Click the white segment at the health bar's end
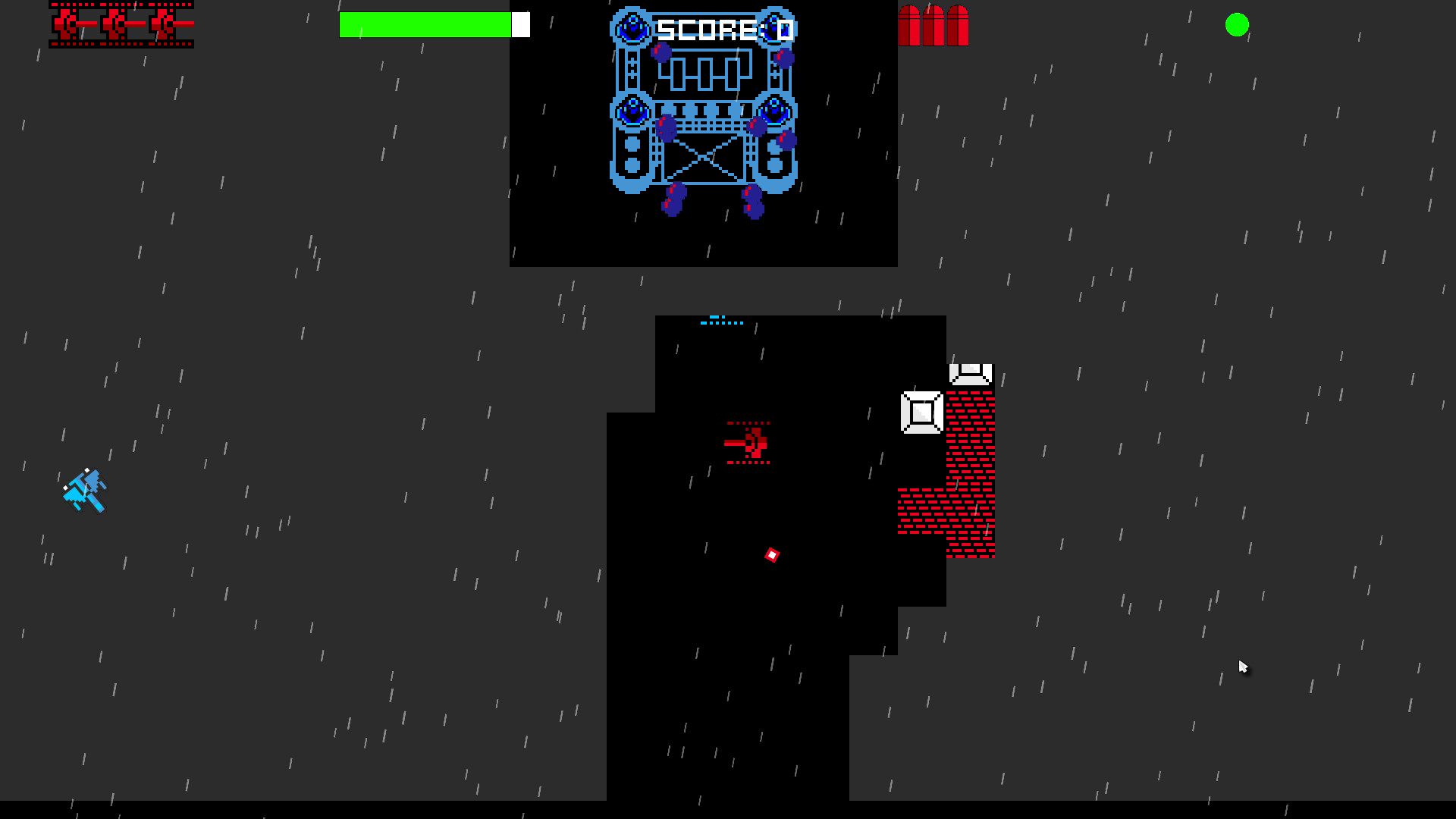The width and height of the screenshot is (1456, 819). pyautogui.click(x=521, y=24)
